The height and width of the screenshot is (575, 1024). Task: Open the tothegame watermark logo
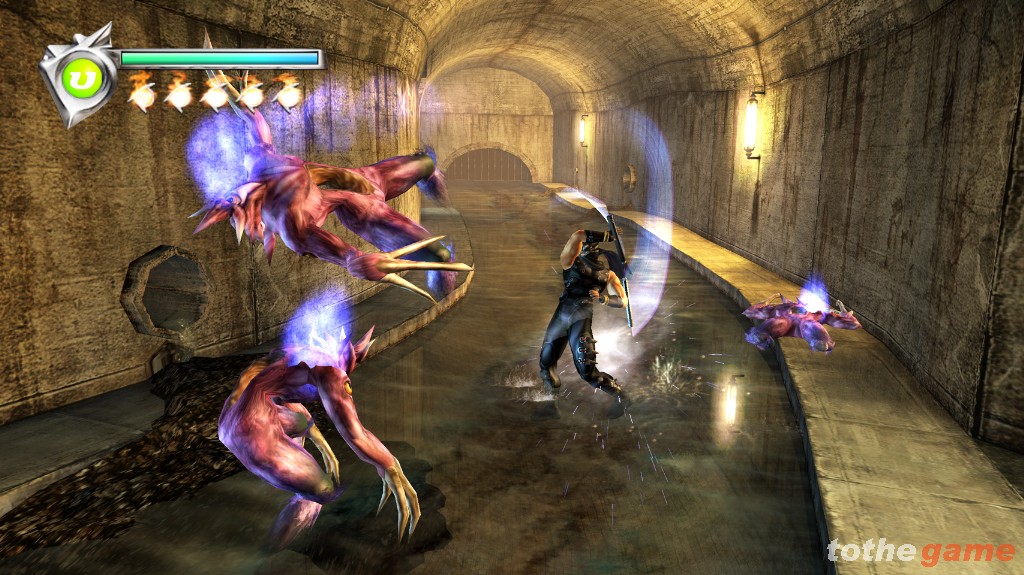click(x=920, y=551)
